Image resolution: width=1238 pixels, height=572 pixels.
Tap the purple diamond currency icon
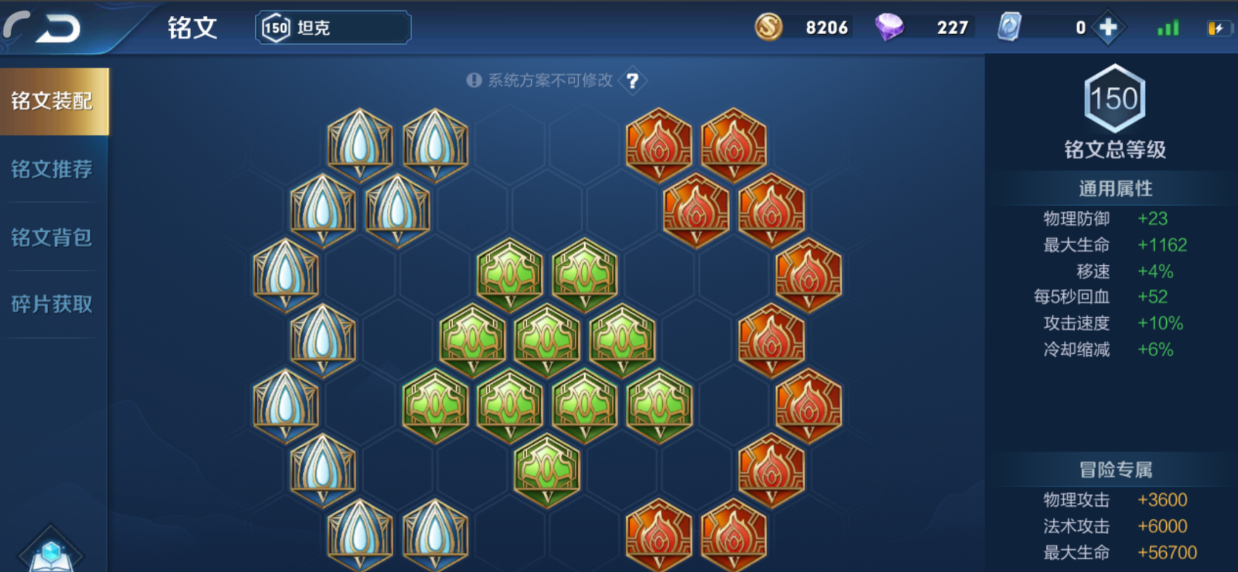[x=888, y=28]
